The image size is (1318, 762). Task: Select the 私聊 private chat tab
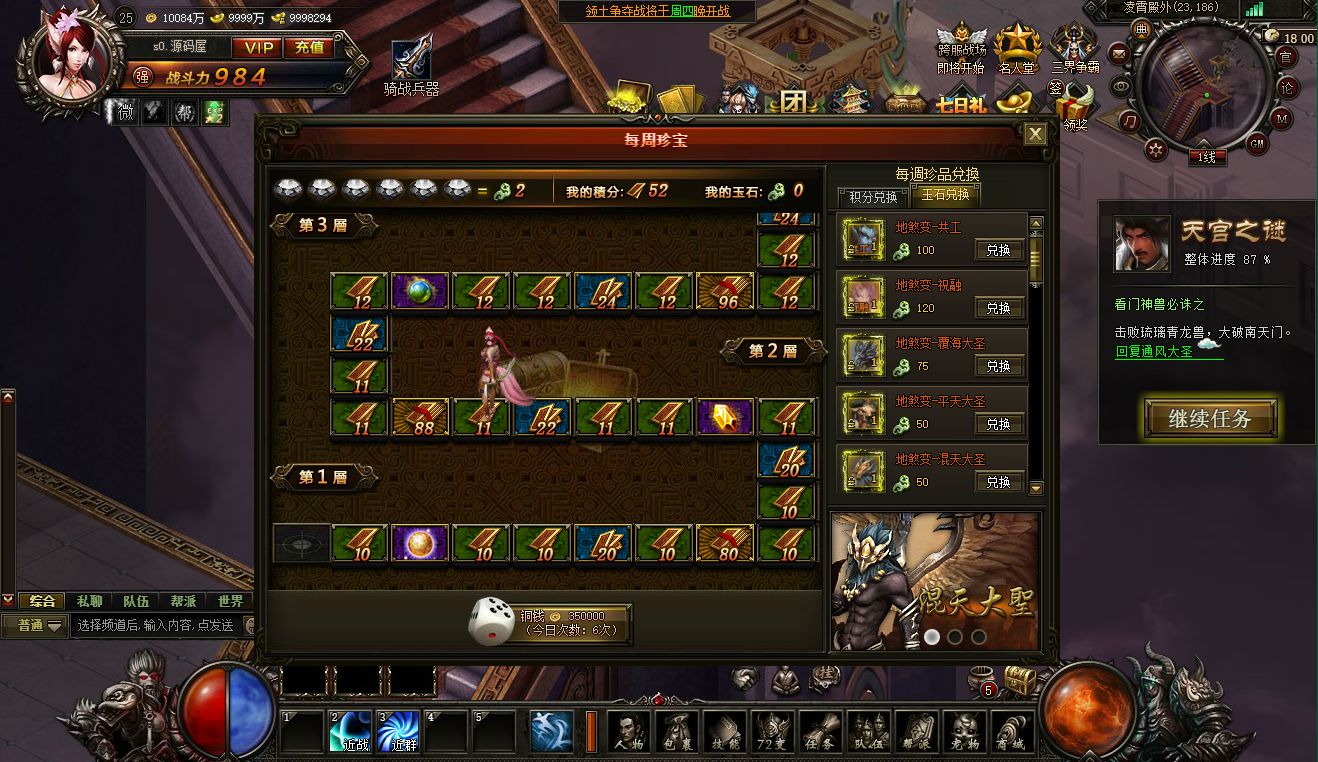pyautogui.click(x=91, y=601)
